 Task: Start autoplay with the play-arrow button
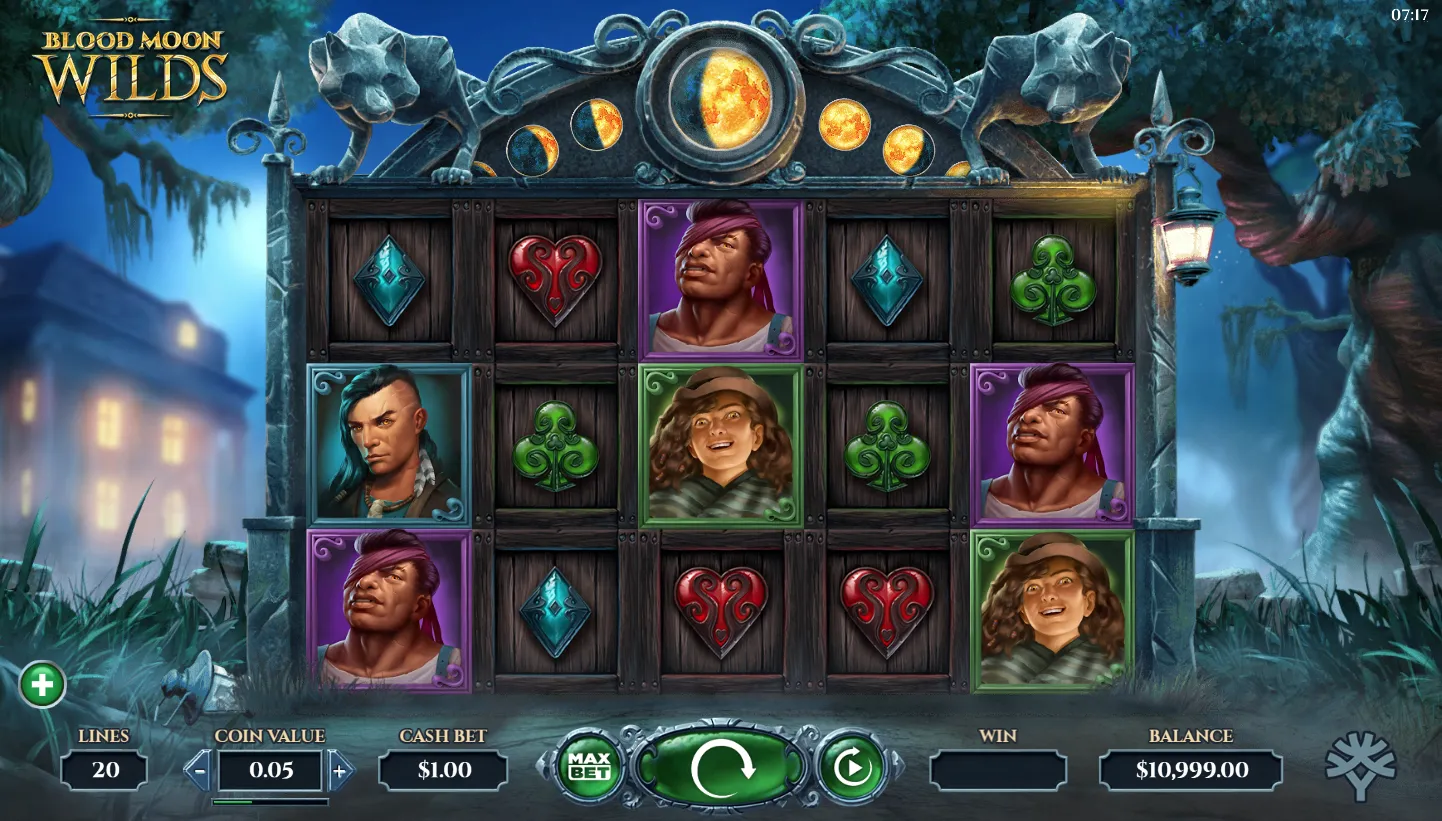click(x=851, y=768)
